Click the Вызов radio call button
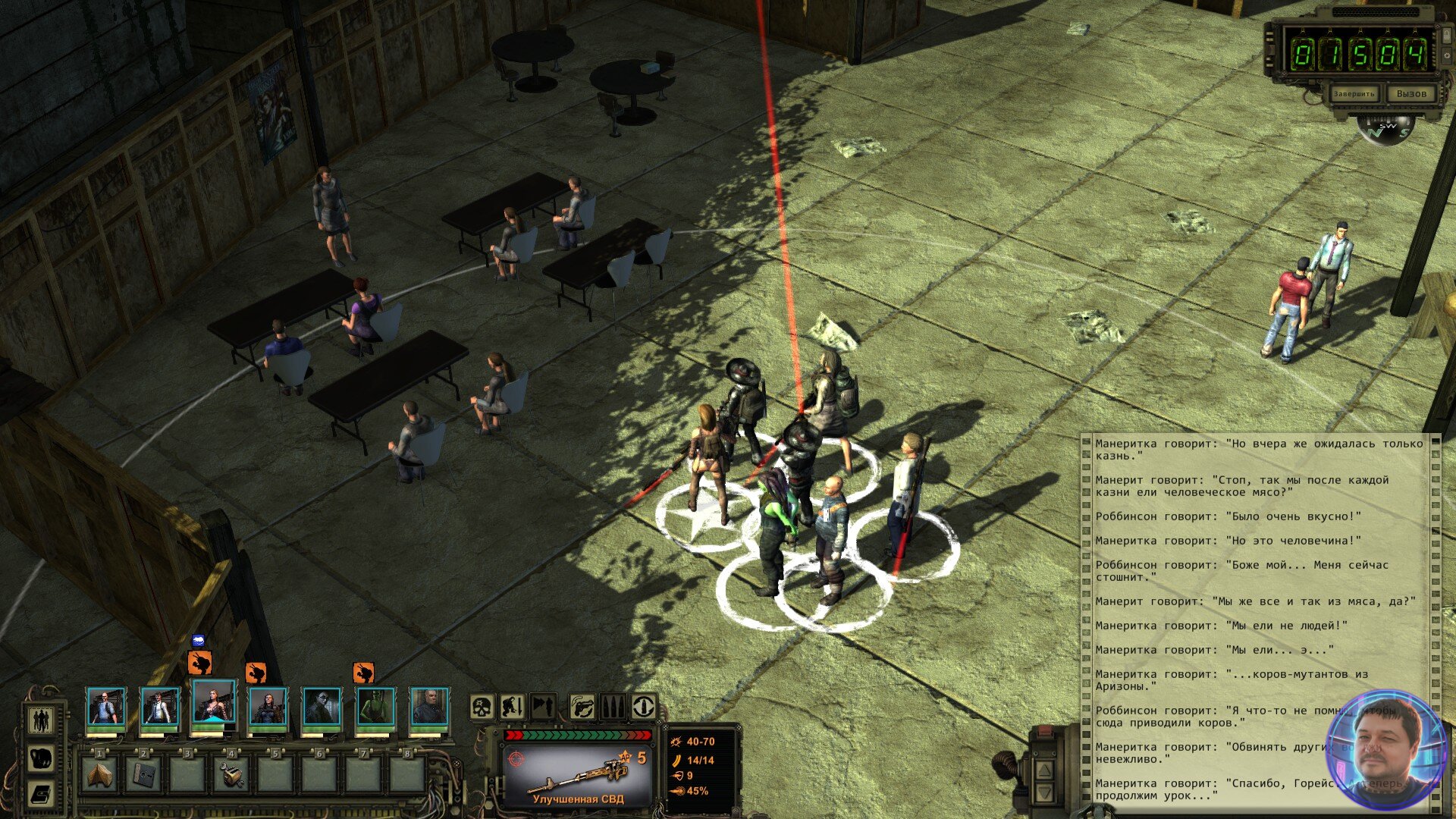 tap(1410, 94)
